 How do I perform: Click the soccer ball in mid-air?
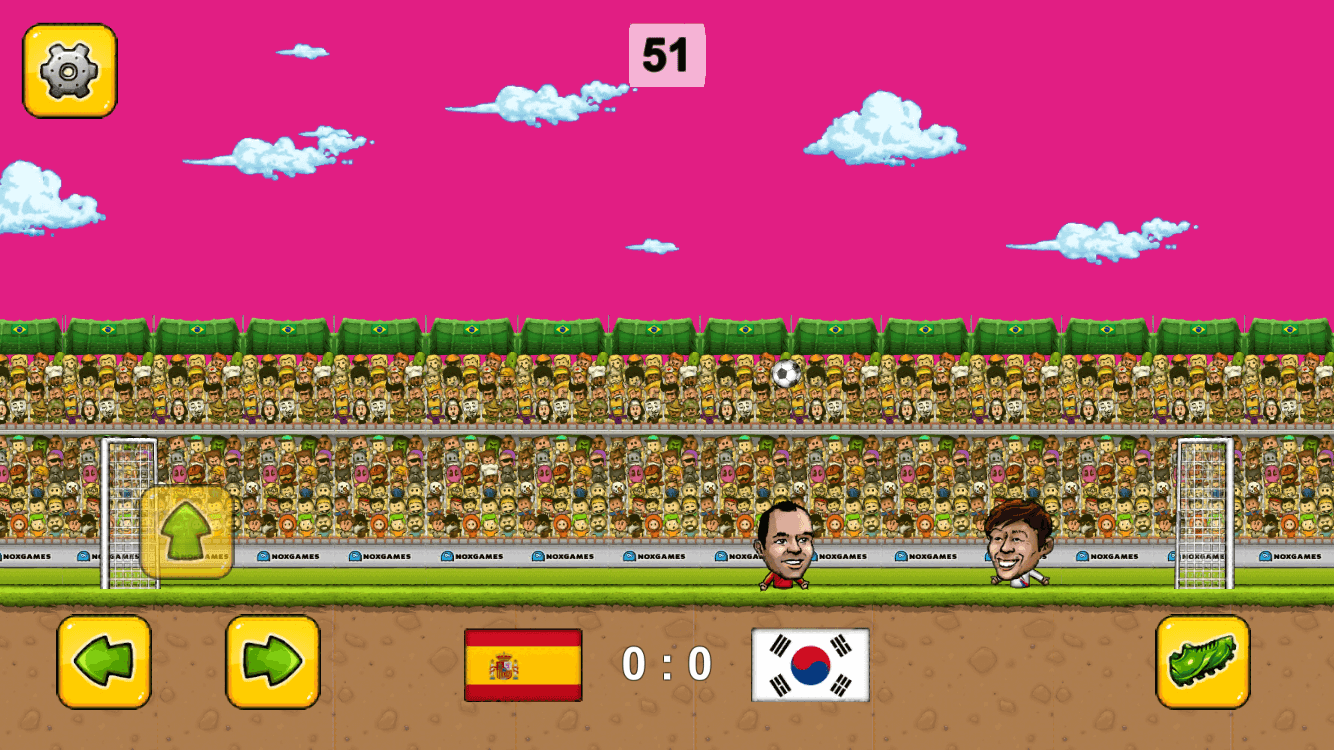click(x=784, y=373)
